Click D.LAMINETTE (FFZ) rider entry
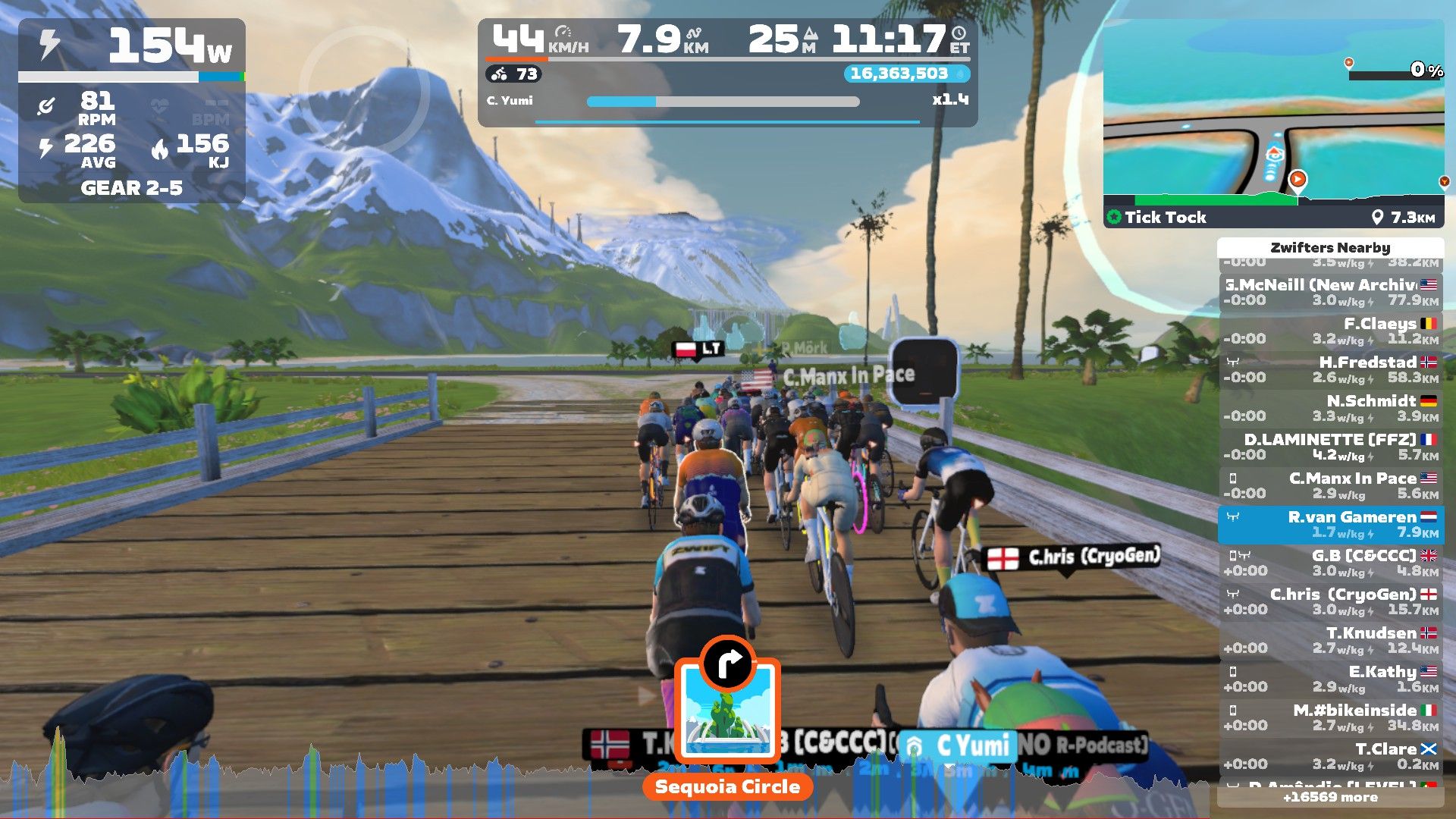1456x819 pixels. point(1331,447)
